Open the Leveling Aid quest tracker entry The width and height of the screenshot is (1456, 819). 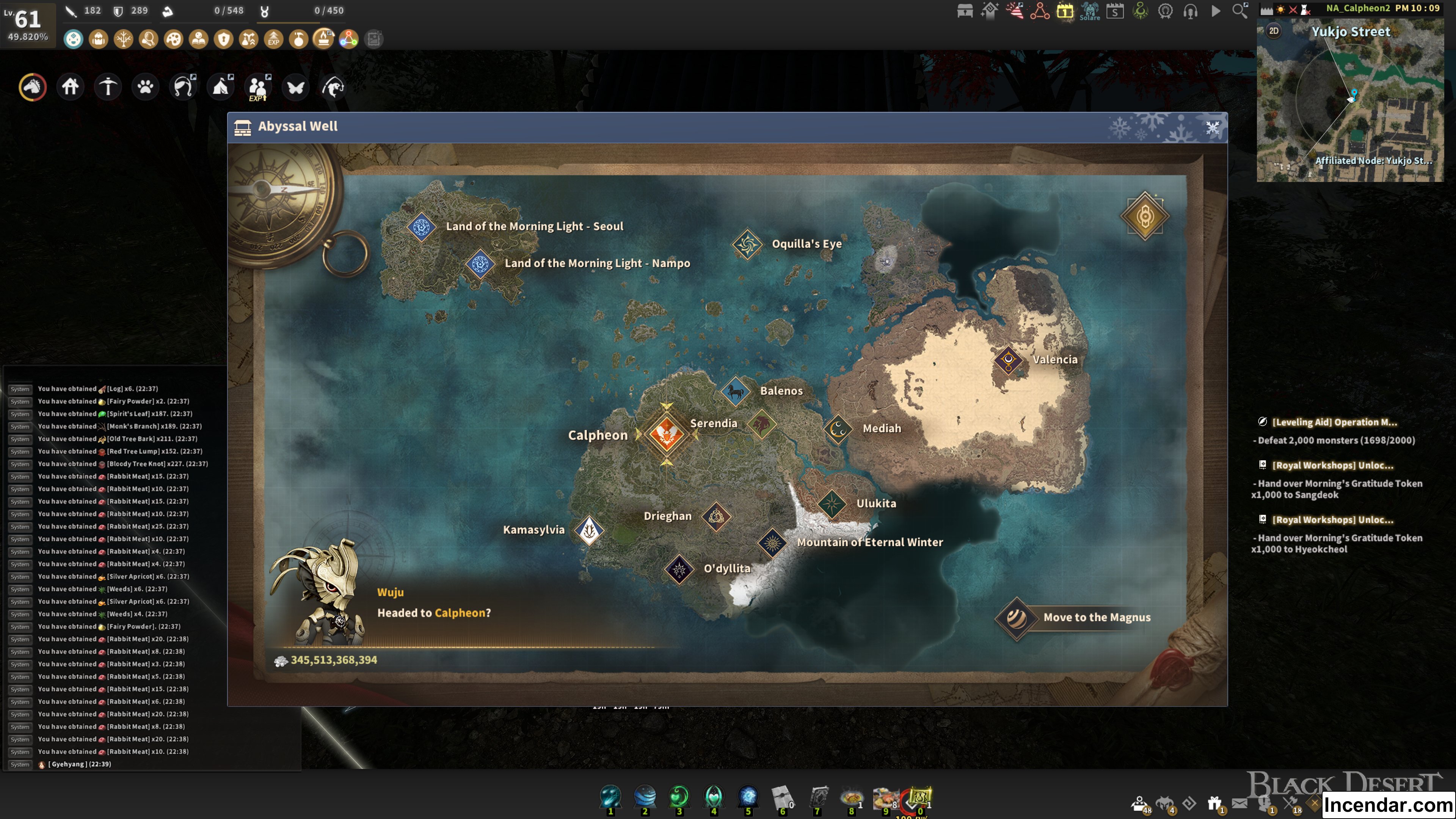tap(1334, 422)
